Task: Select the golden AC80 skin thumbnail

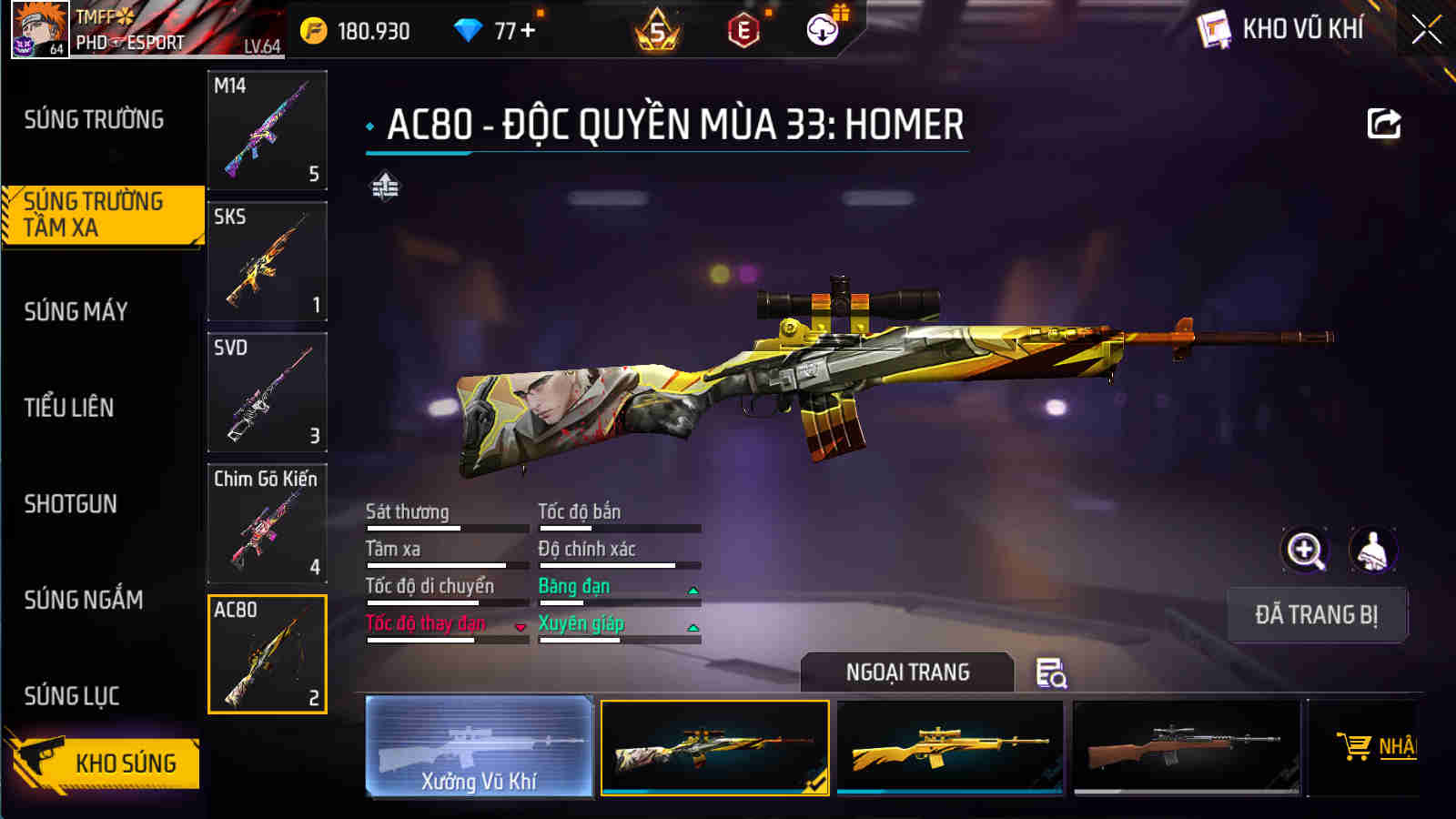Action: (950, 748)
